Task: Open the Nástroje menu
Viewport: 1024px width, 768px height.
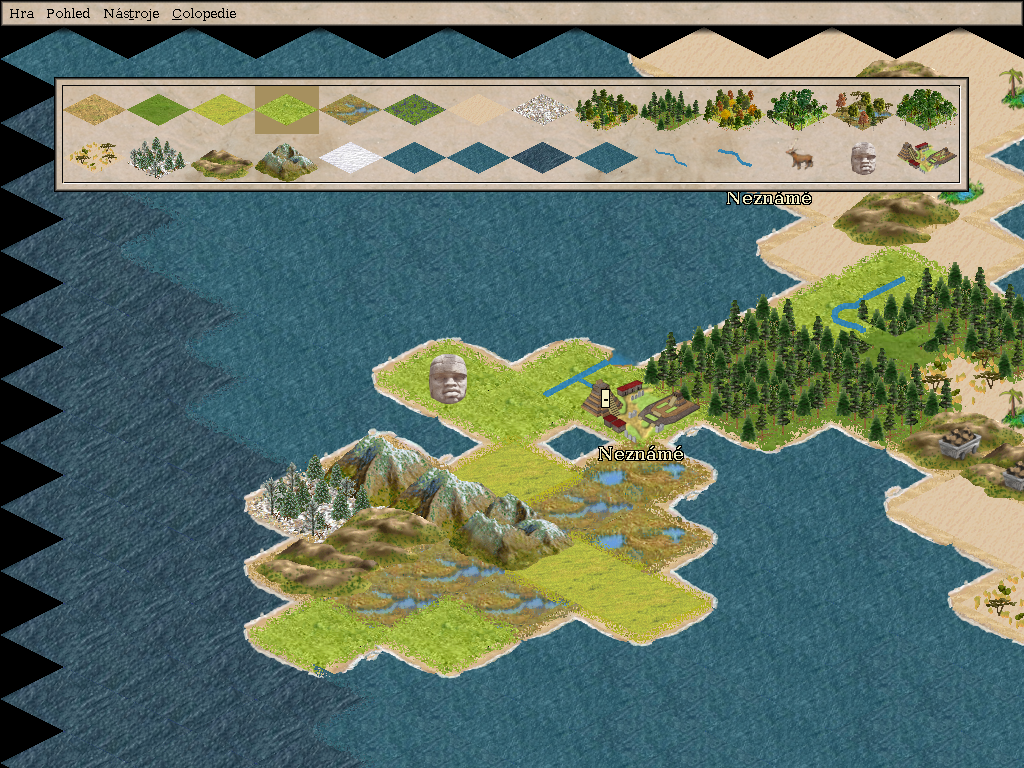Action: [x=131, y=14]
